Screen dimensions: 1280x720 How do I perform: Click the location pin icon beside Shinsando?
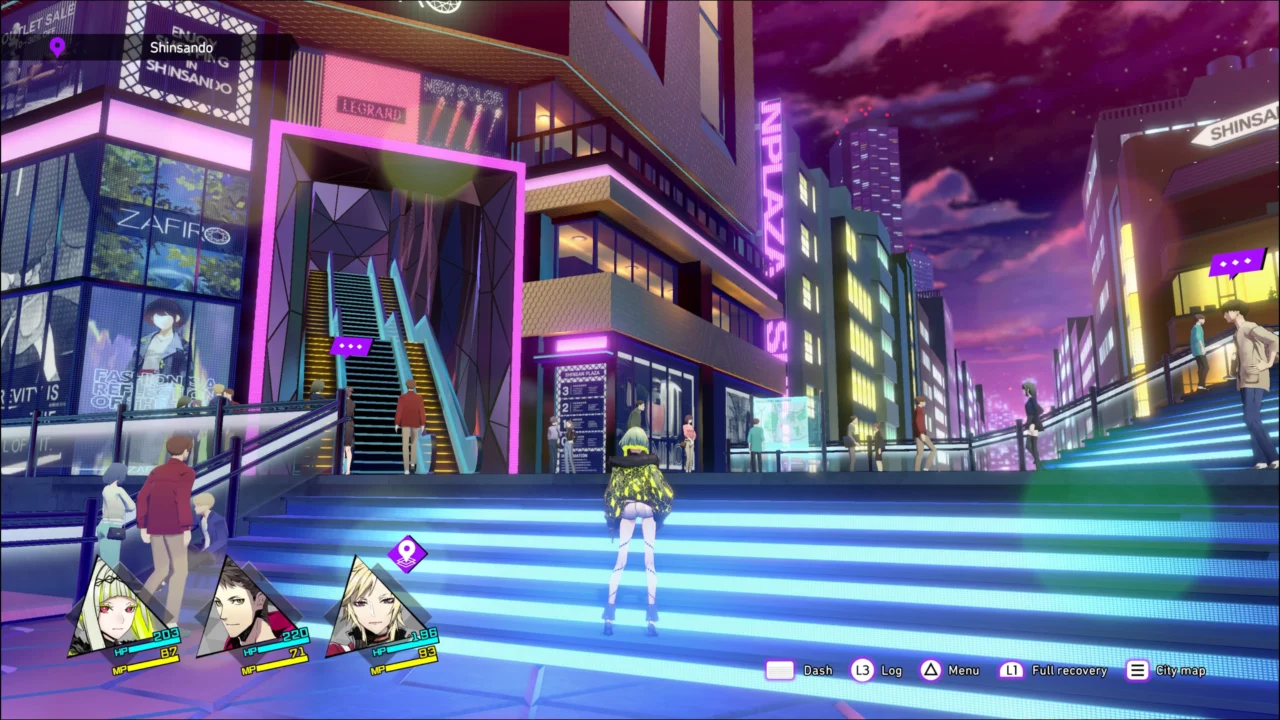(x=57, y=46)
